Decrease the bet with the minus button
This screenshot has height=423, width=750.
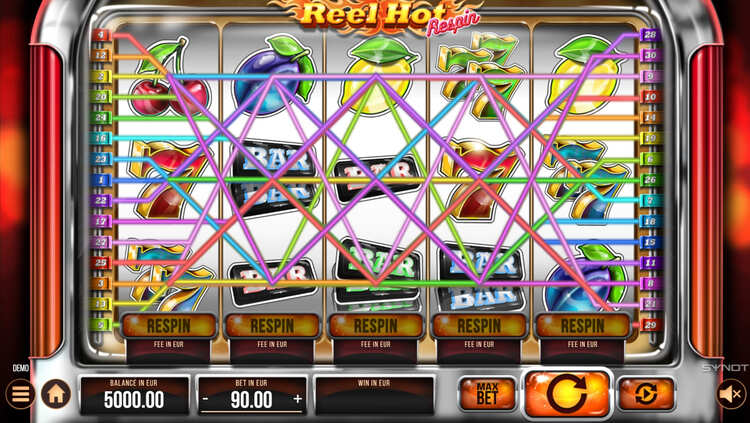tap(205, 399)
